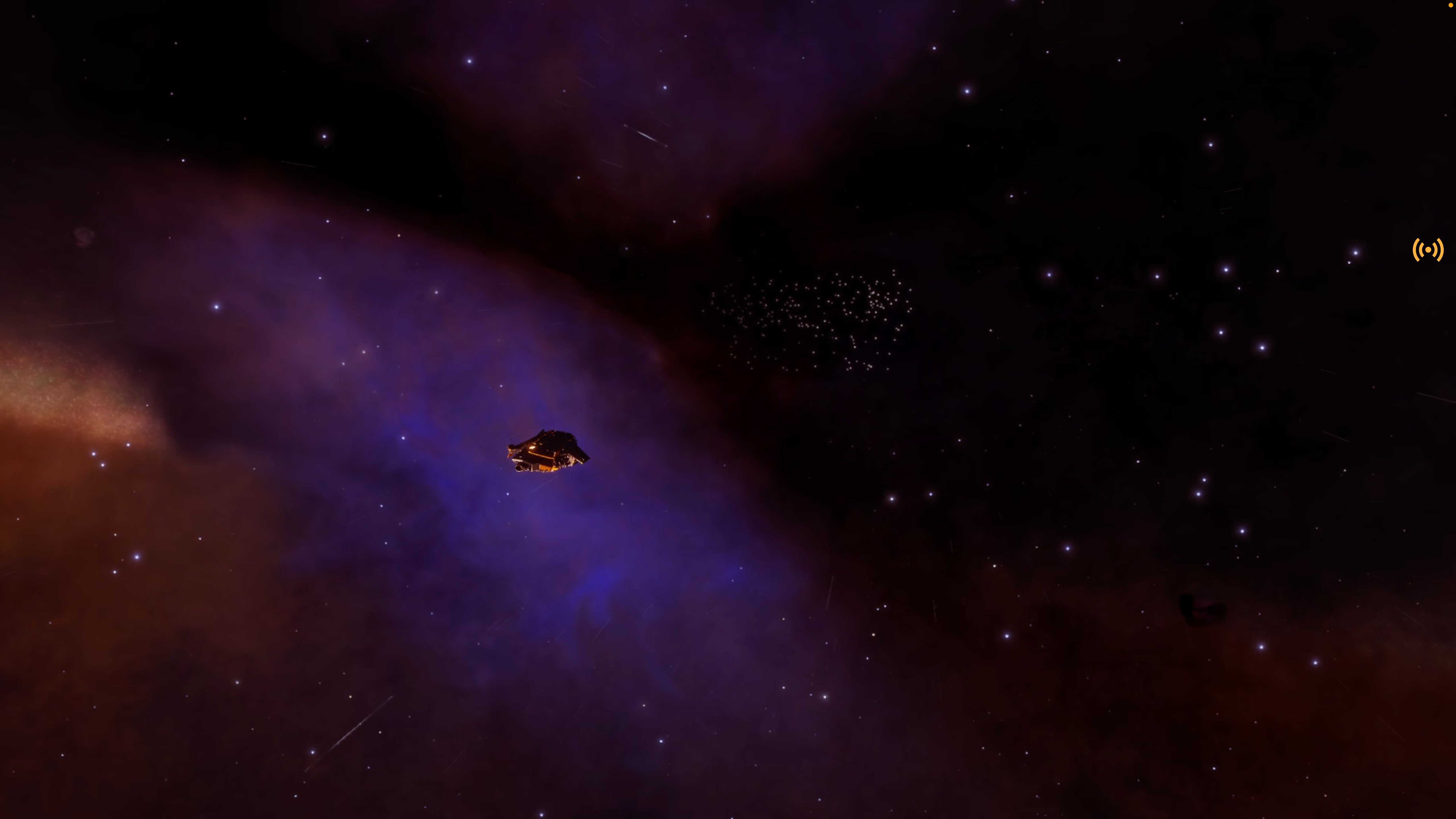The image size is (1456, 819).
Task: Click the orange broadcast signal icon
Action: [1428, 249]
